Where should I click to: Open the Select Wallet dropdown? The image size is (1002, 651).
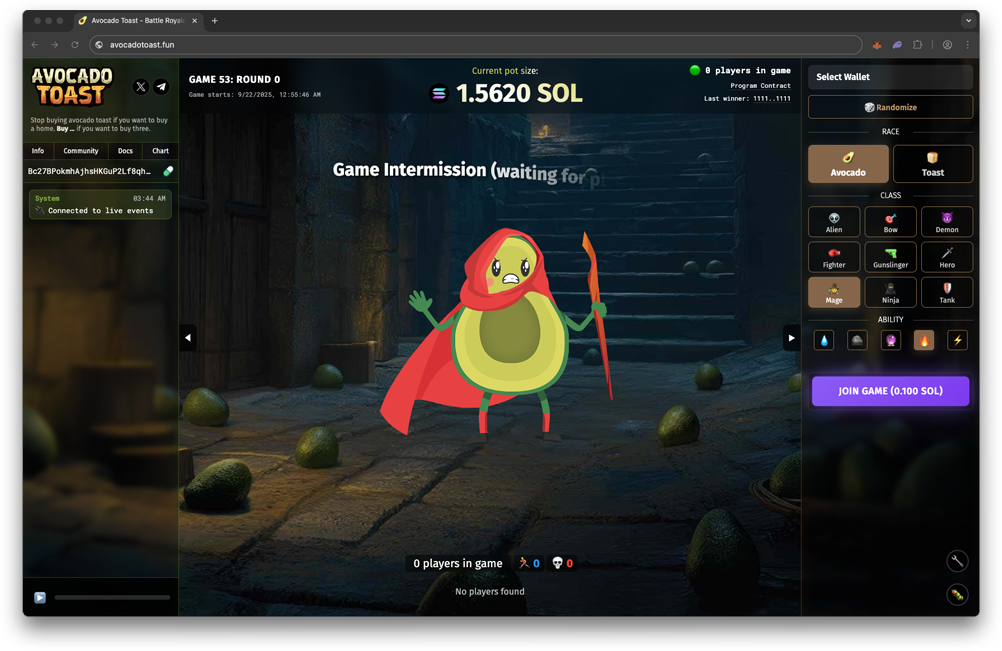tap(890, 77)
